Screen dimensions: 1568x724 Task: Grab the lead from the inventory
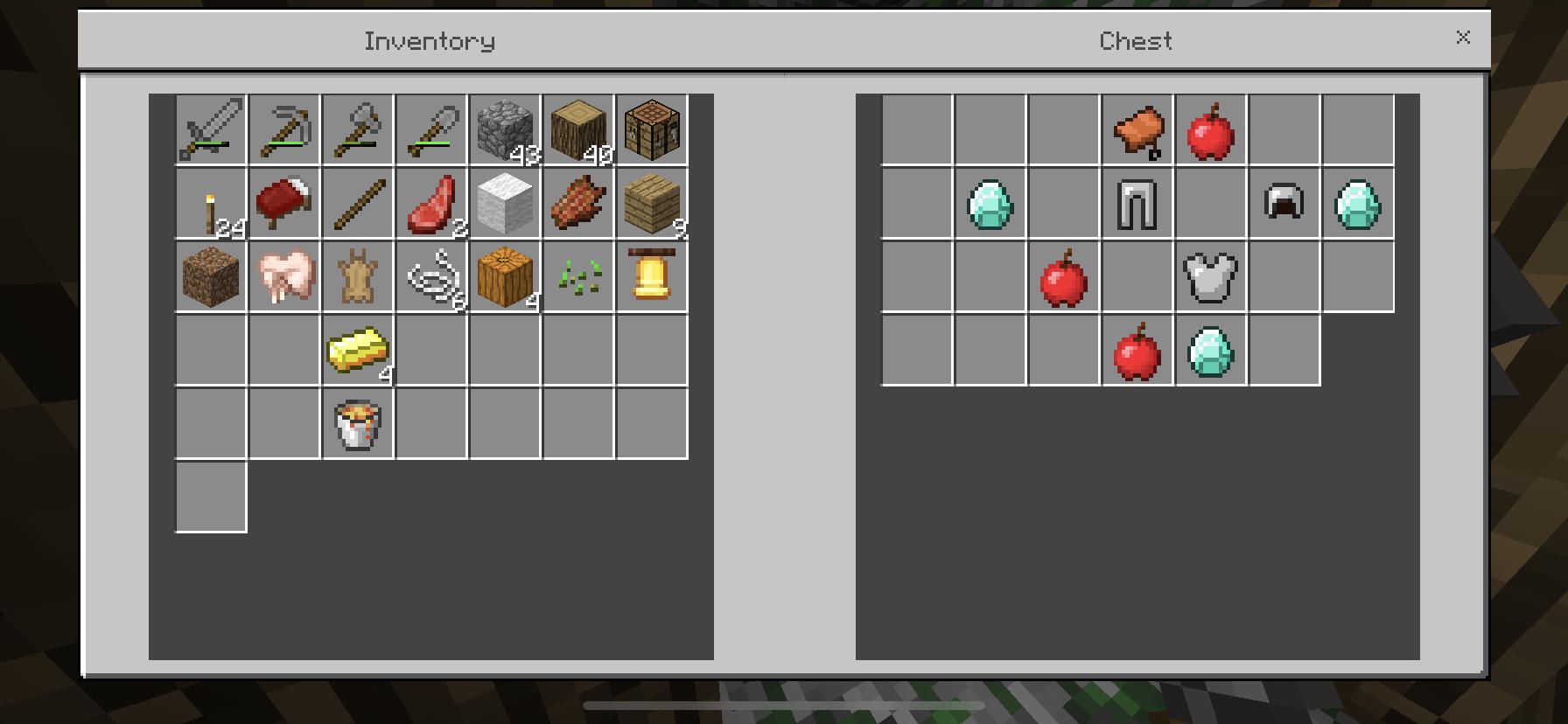coord(430,276)
